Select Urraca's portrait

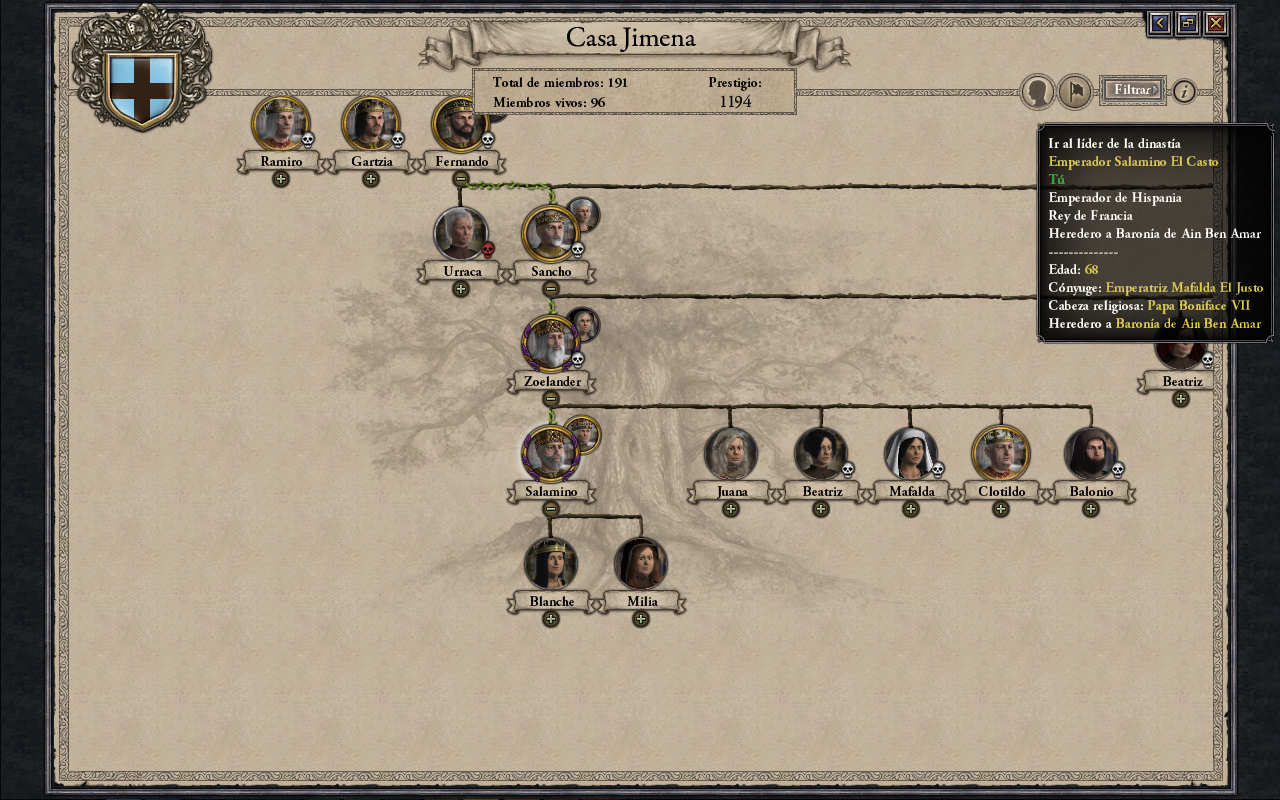tap(461, 234)
